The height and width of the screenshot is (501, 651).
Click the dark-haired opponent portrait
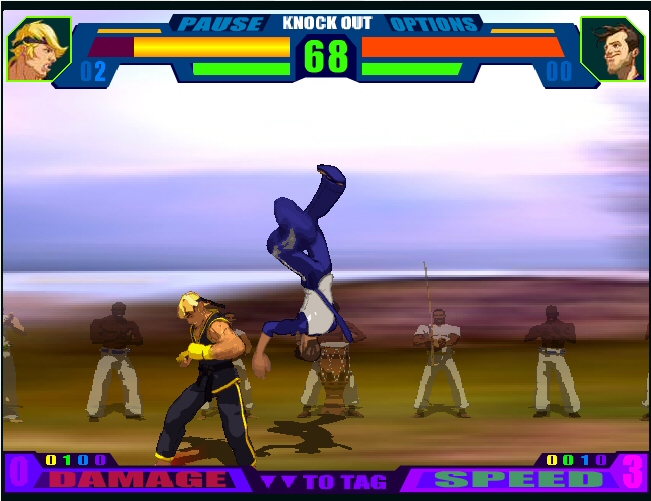[611, 49]
